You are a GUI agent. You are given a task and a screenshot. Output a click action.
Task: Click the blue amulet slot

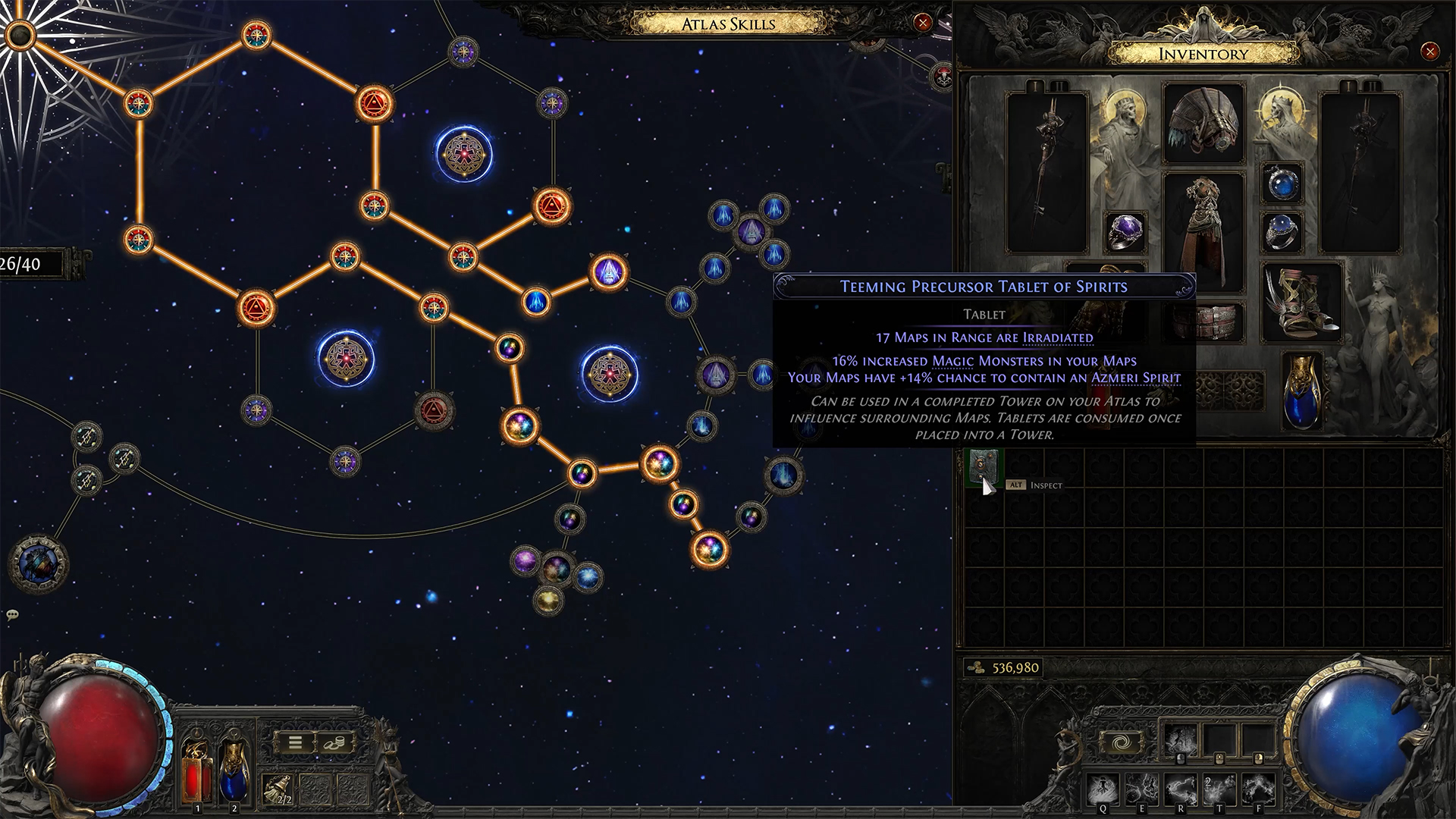(1282, 184)
